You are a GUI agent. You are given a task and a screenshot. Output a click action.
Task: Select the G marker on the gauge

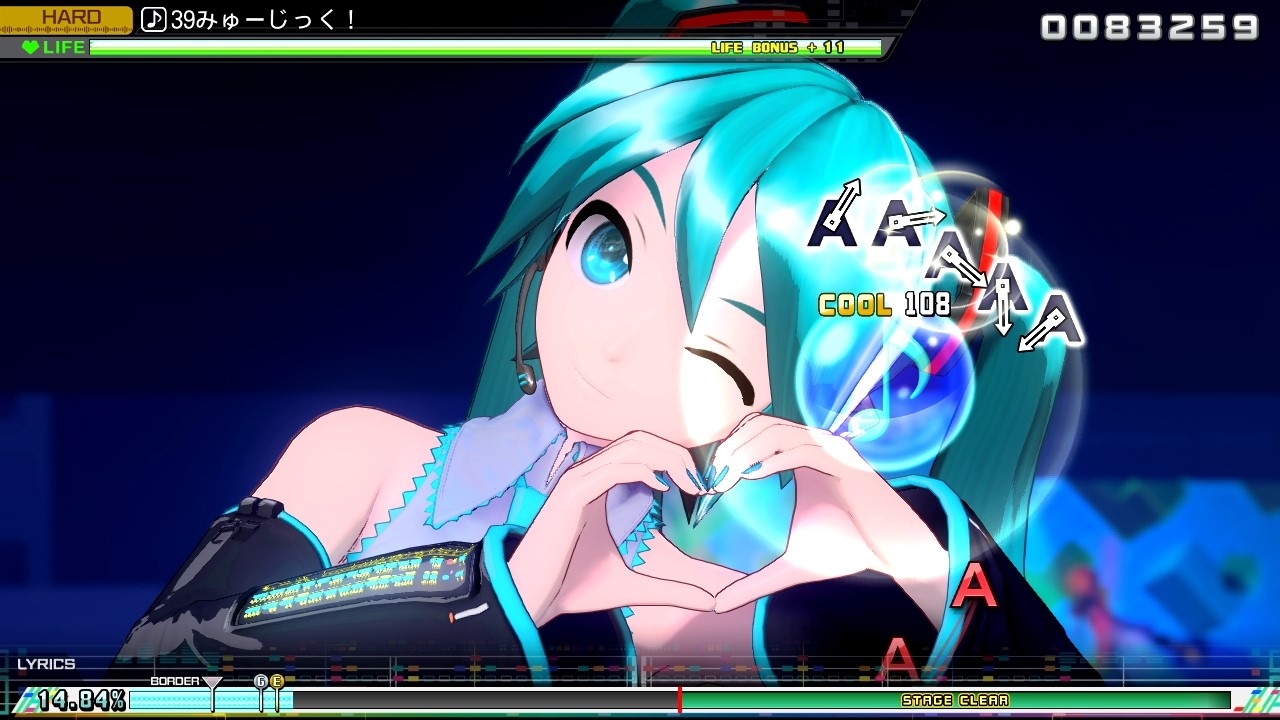pos(262,681)
